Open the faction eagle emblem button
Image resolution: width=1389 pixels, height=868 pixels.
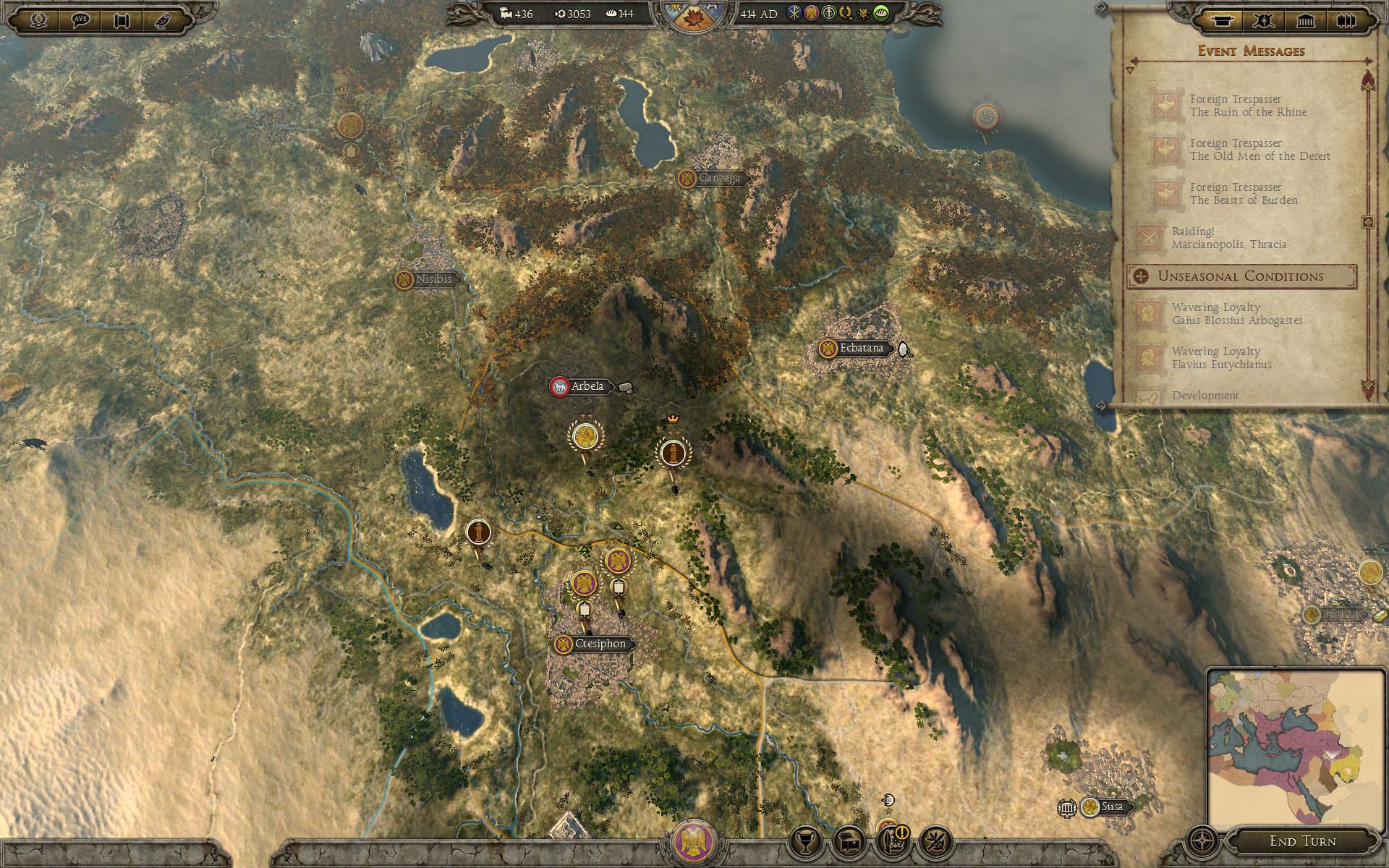click(694, 842)
